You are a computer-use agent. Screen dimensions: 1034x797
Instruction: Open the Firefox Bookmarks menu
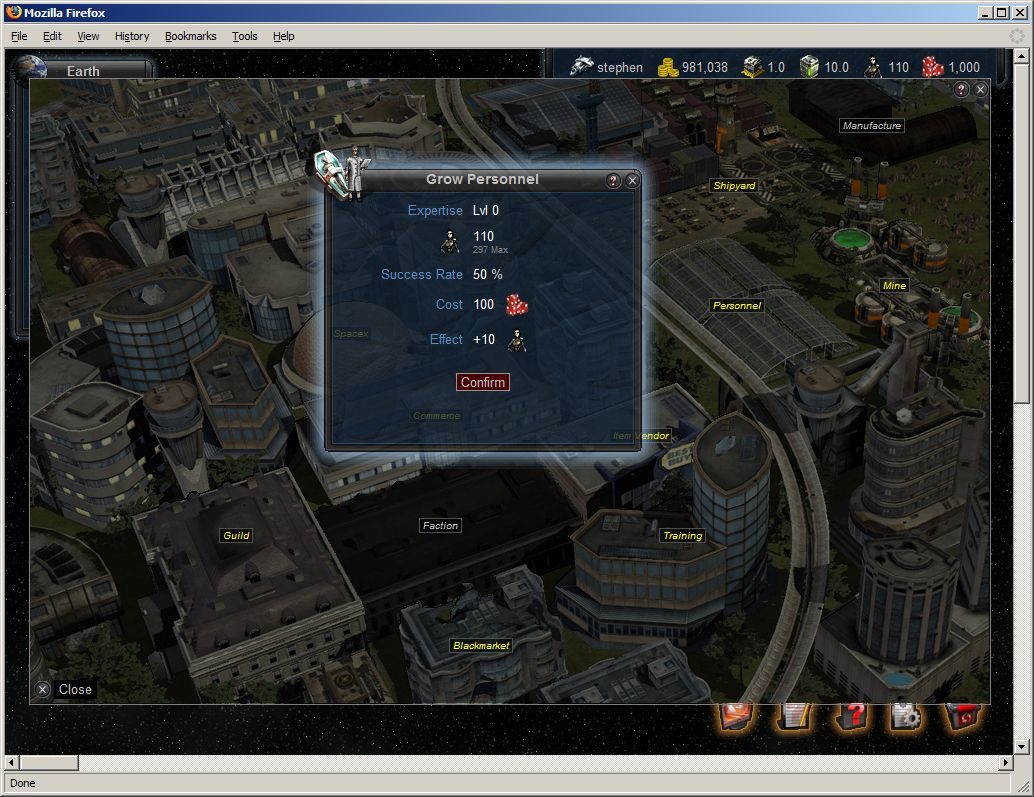[x=190, y=36]
